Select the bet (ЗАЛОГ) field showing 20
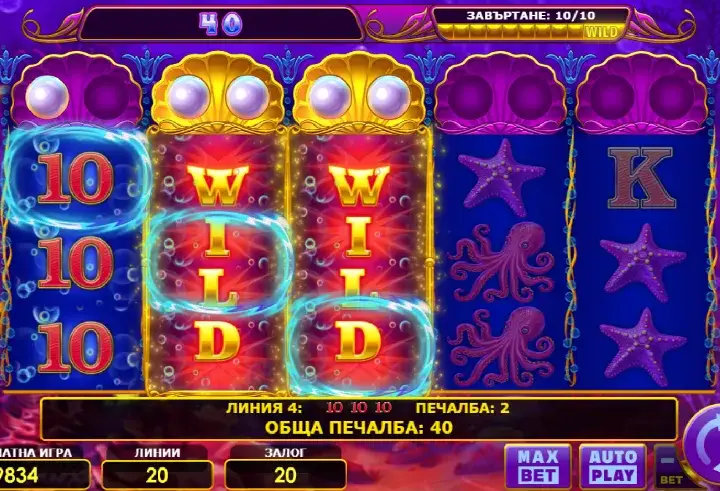 285,474
